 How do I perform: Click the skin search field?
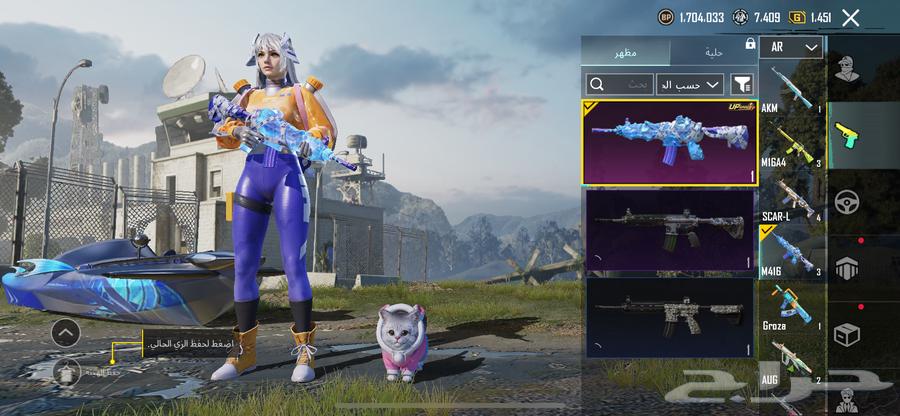tap(618, 85)
